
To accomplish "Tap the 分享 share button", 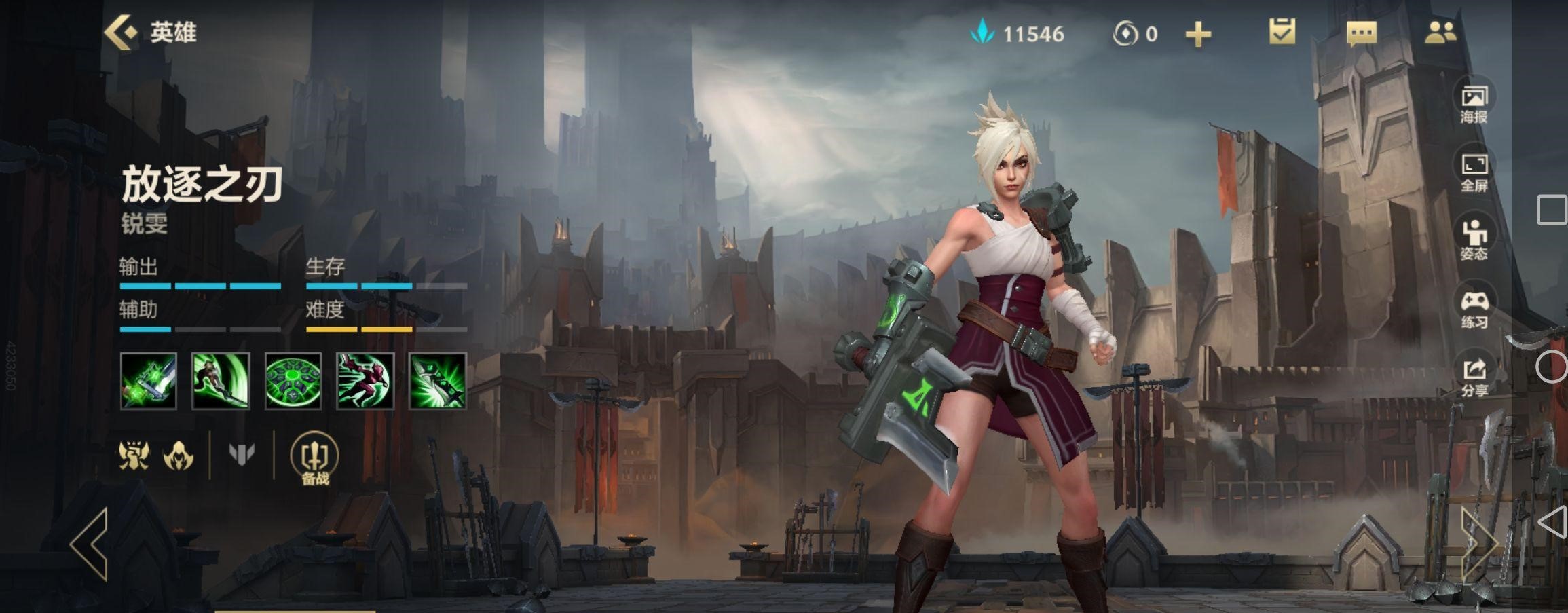I will pos(1474,377).
